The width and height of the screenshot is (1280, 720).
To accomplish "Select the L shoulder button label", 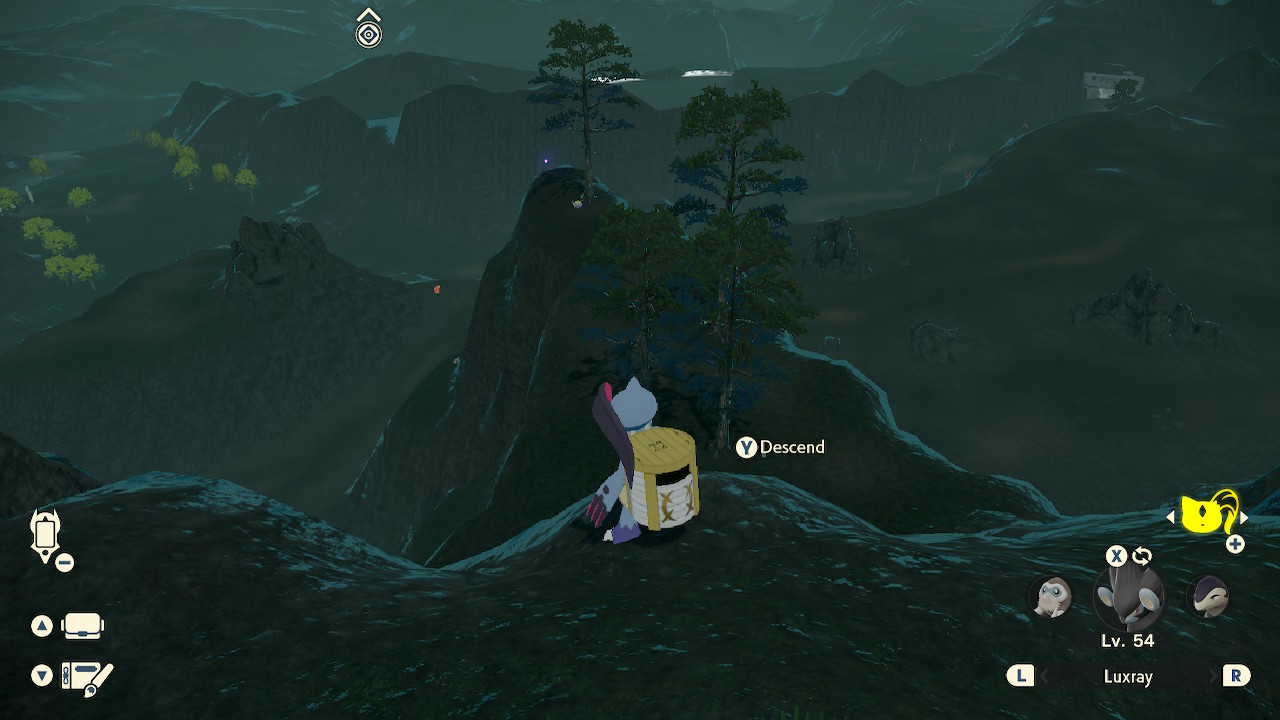I will [x=1020, y=676].
